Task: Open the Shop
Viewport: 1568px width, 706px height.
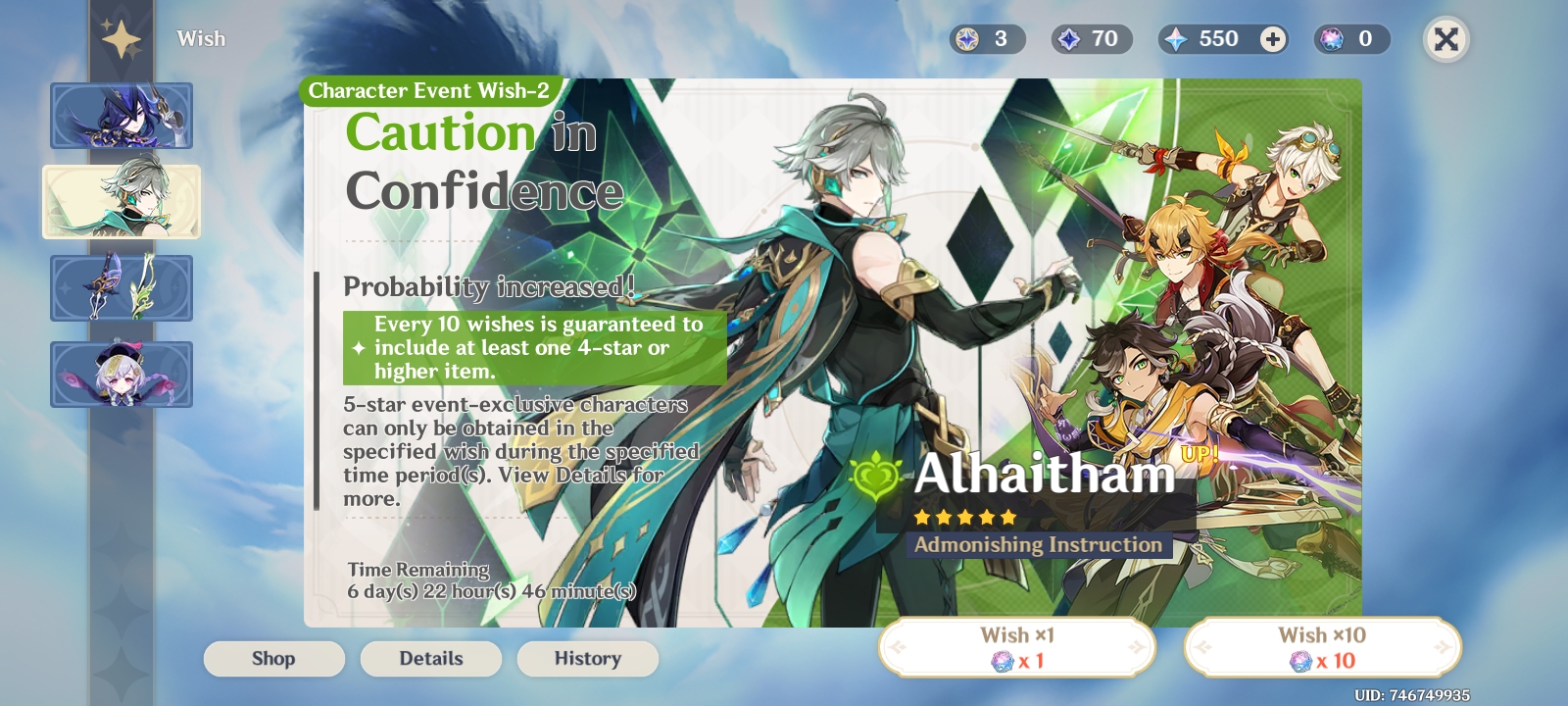Action: tap(274, 658)
